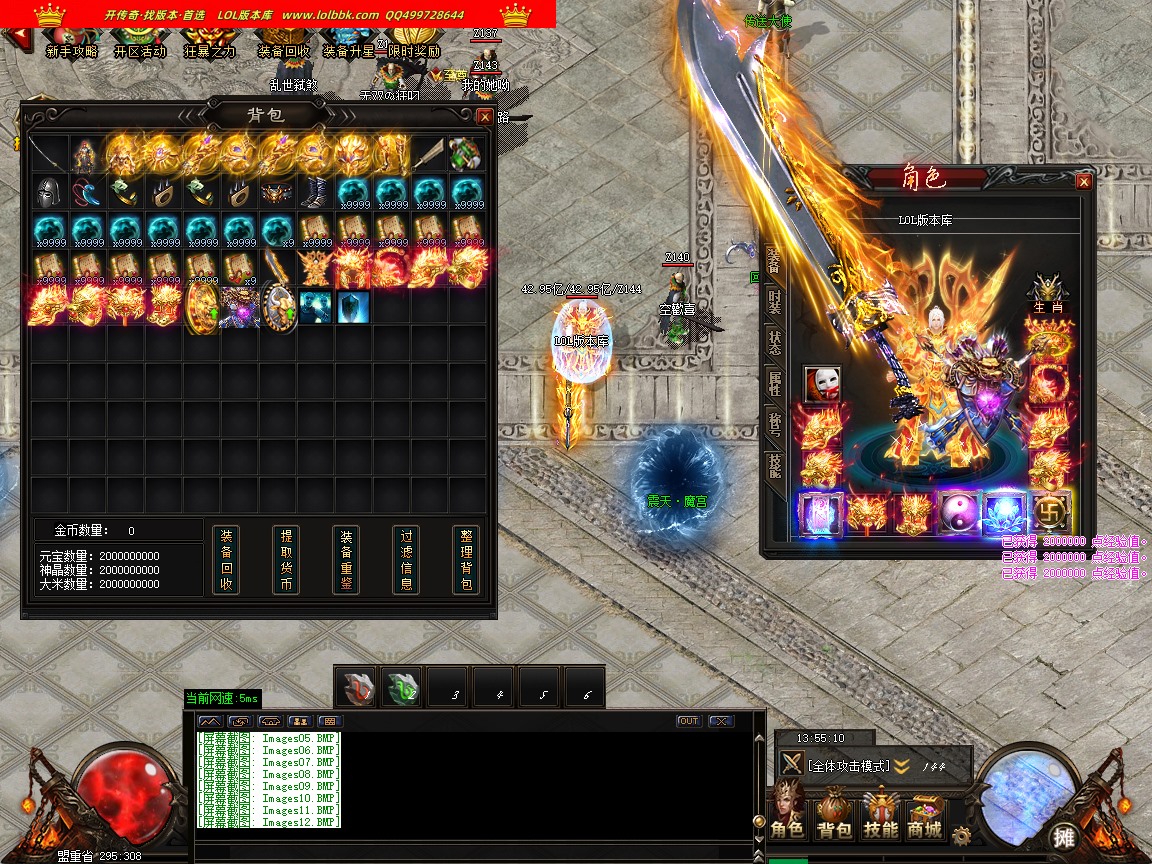Screen dimensions: 1152x864
Task: Sort the bag with 整理背包
Action: 466,560
